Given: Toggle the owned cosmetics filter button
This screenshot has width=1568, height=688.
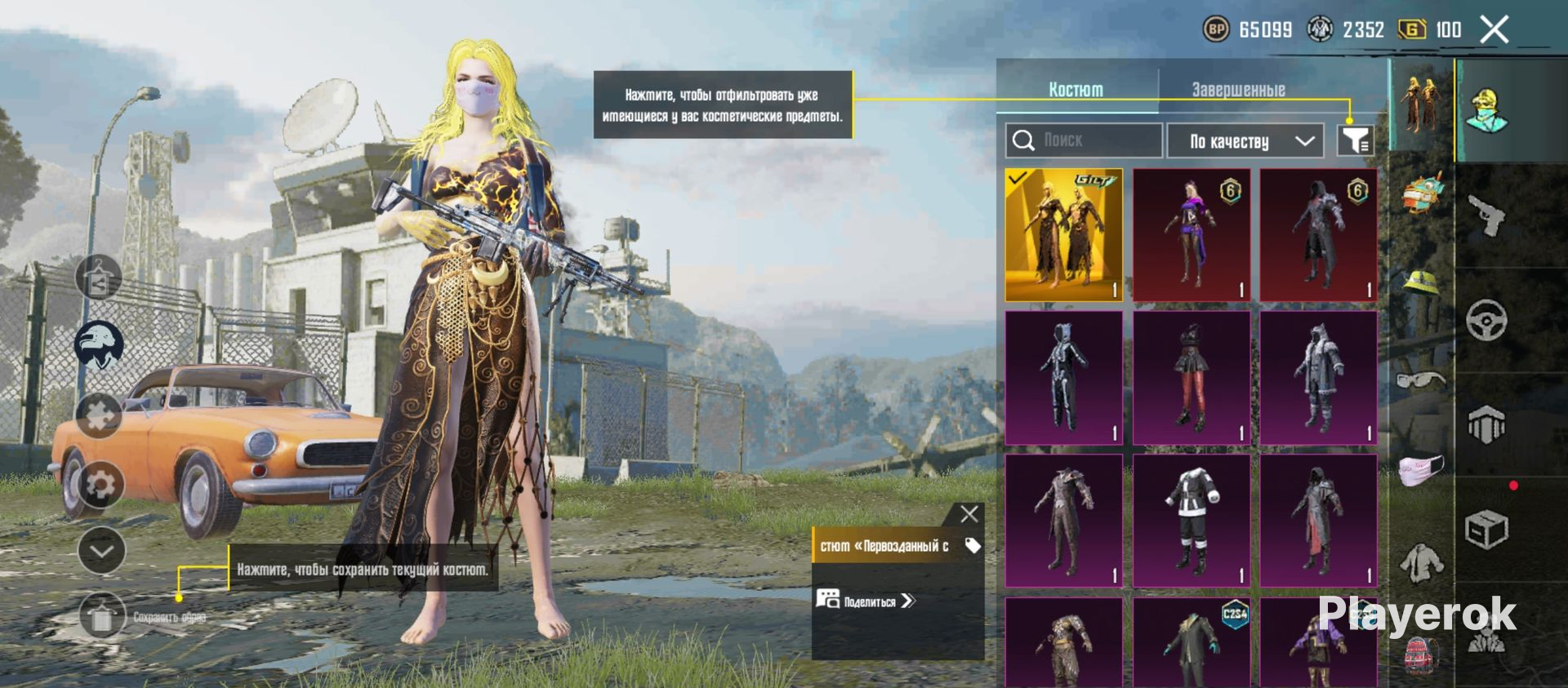Looking at the screenshot, I should [1355, 140].
